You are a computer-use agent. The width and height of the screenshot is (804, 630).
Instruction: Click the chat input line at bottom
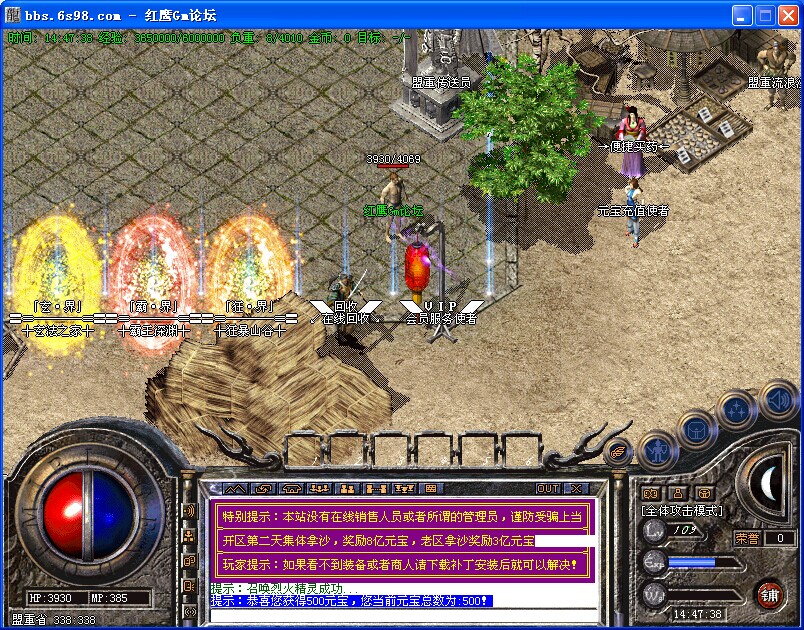coord(400,614)
